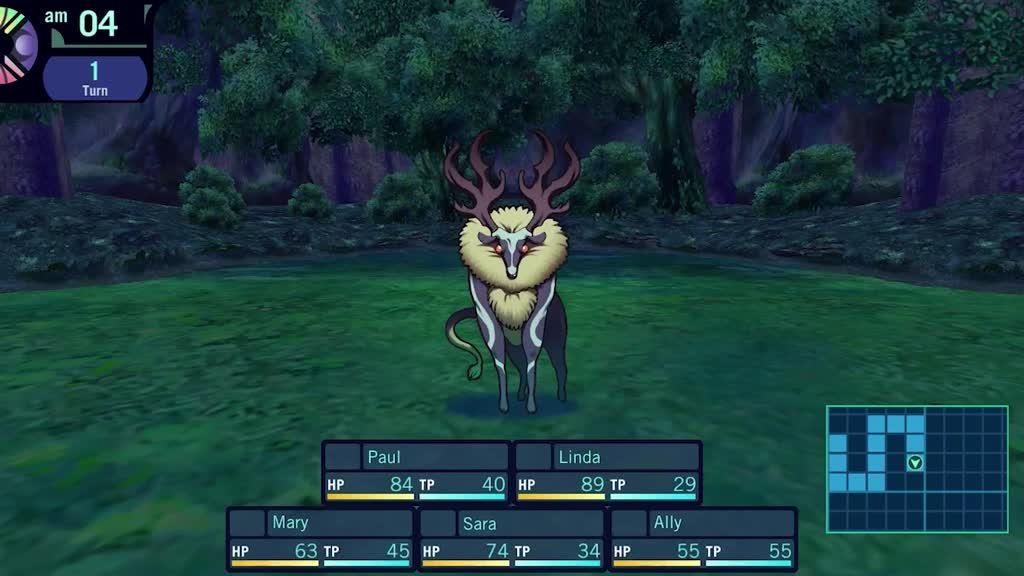Pick Sara's party status panel
This screenshot has height=576, width=1024.
pyautogui.click(x=511, y=538)
